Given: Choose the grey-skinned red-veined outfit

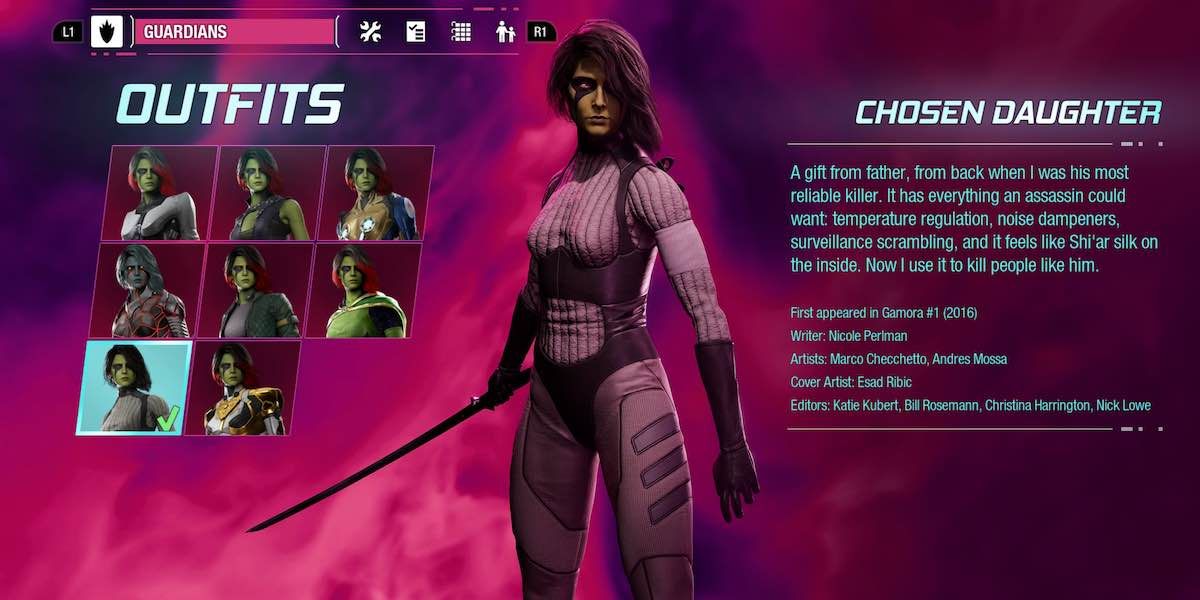Looking at the screenshot, I should point(148,290).
